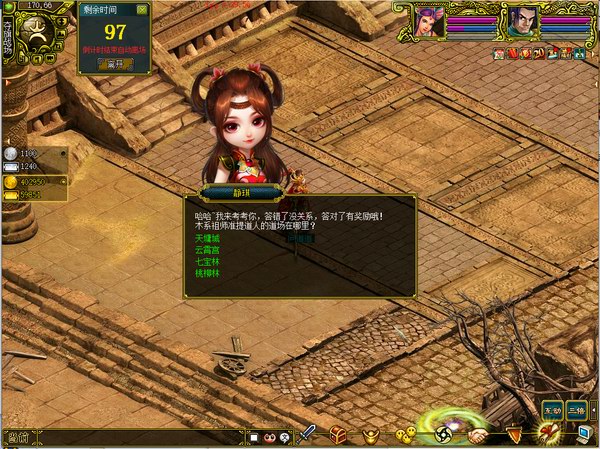
Task: Open the red gift box buff icon
Action: [x=510, y=51]
